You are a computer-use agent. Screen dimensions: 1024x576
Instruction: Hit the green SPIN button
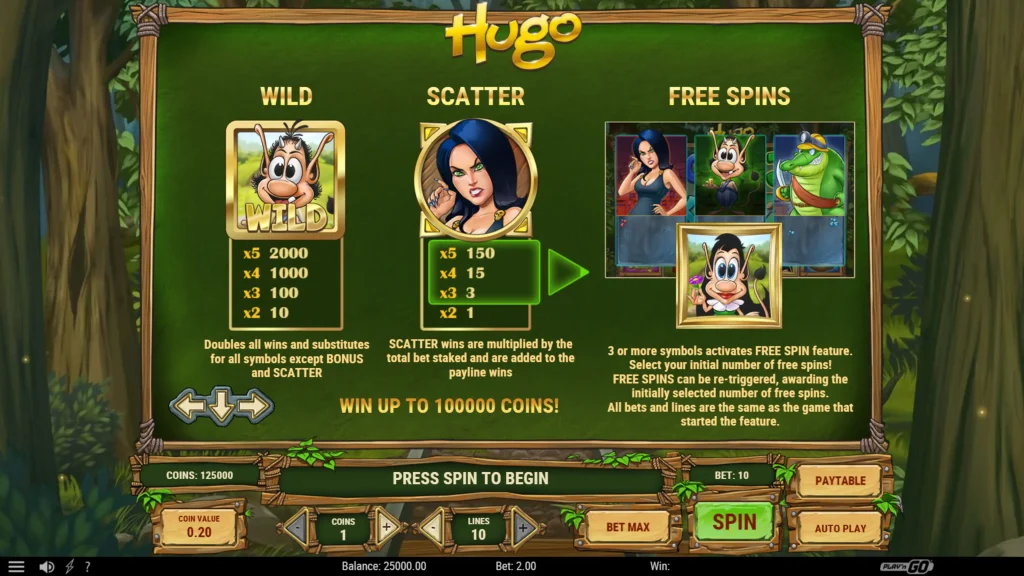click(734, 522)
